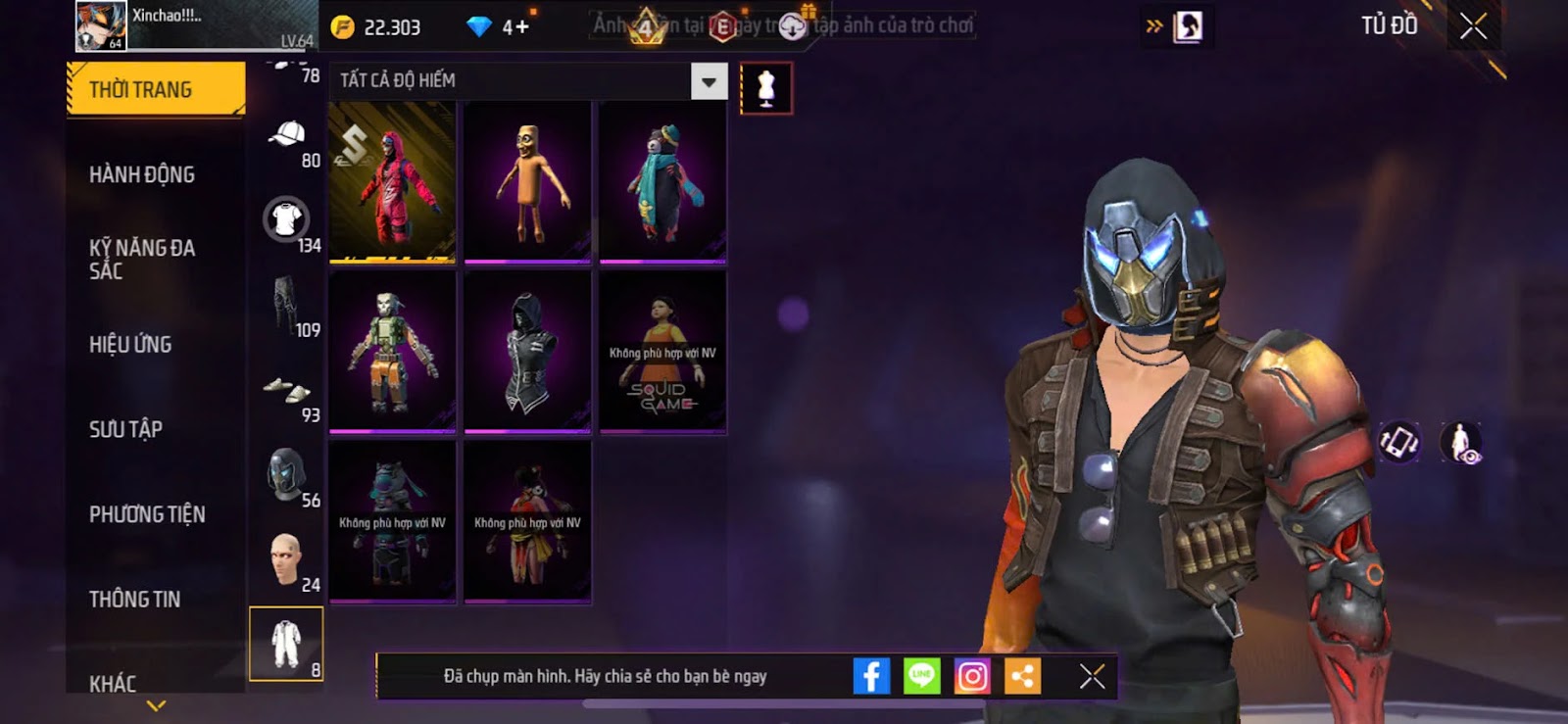
Task: Switch to the shoes category
Action: [x=287, y=391]
